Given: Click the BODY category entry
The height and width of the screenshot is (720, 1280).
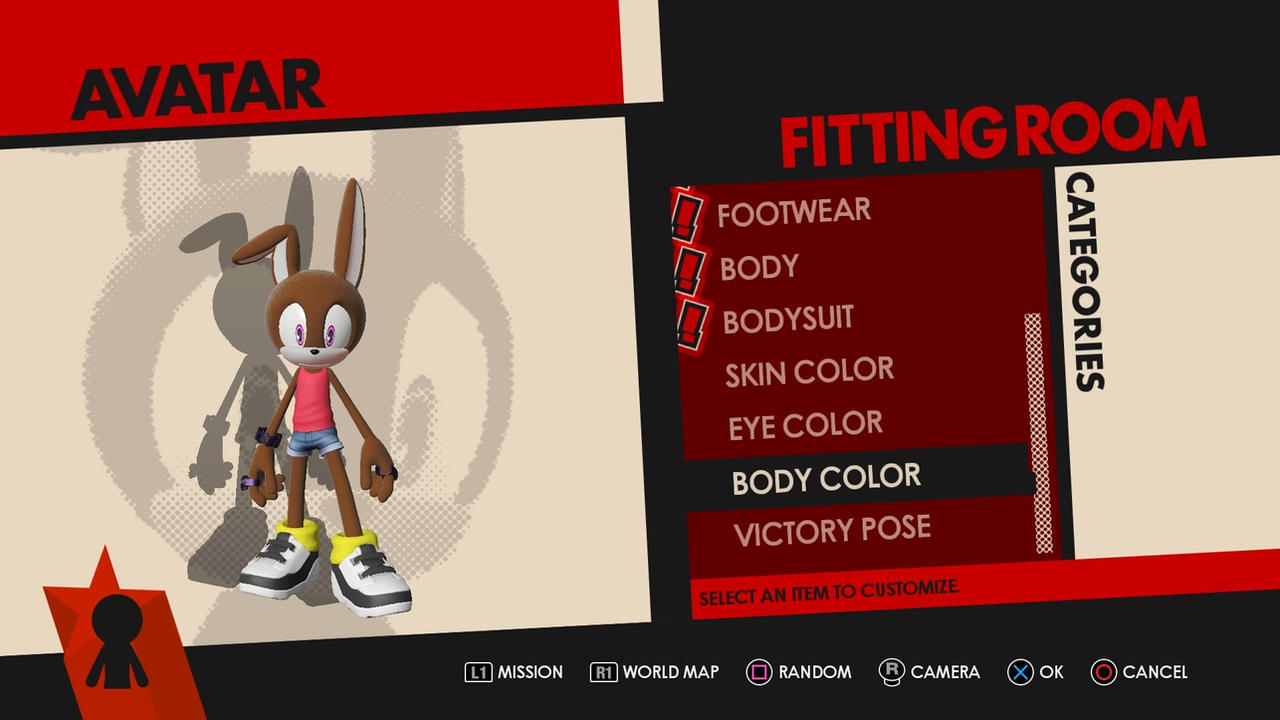Looking at the screenshot, I should point(758,266).
